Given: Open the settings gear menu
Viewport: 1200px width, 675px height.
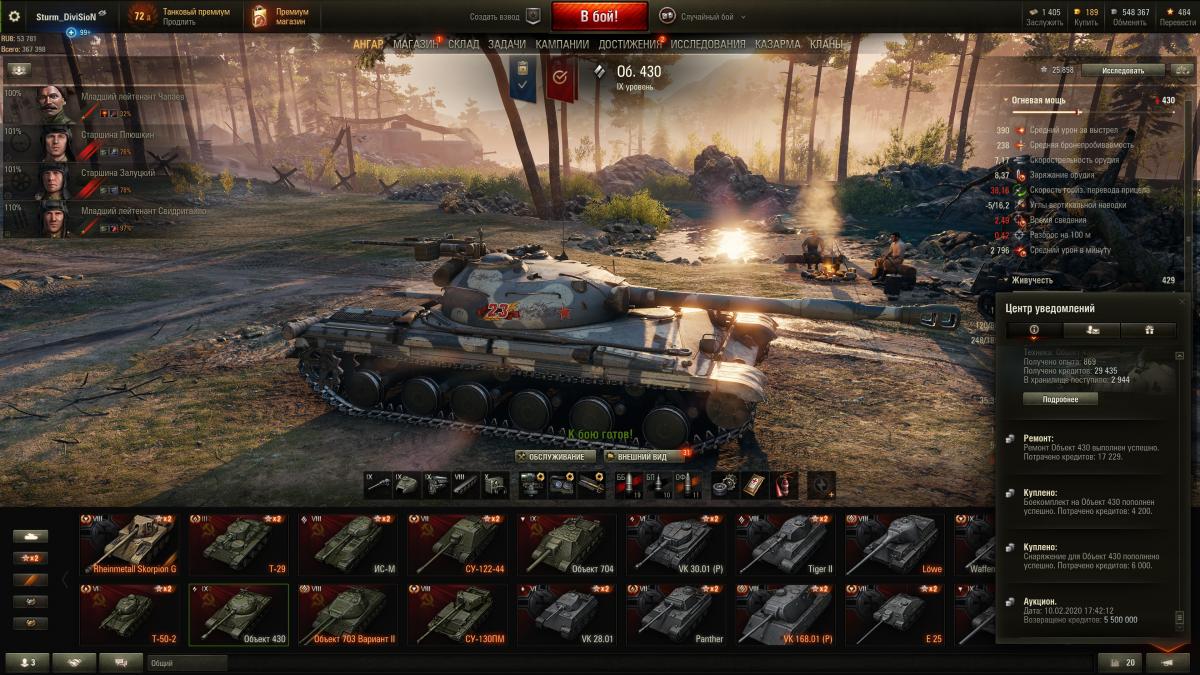Looking at the screenshot, I should (x=14, y=17).
